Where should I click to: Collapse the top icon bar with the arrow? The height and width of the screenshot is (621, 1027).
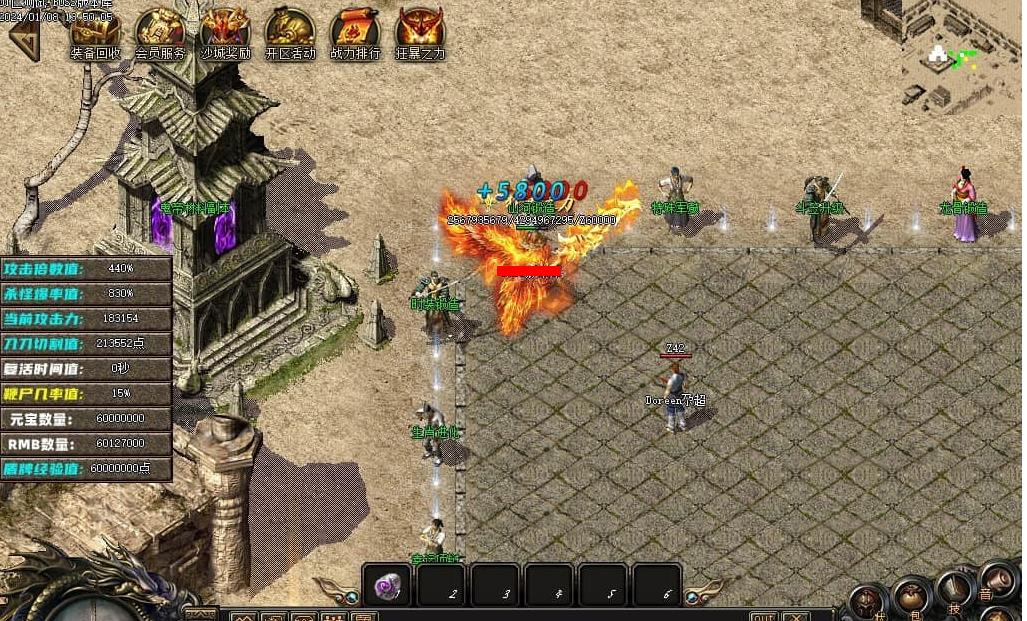[22, 38]
